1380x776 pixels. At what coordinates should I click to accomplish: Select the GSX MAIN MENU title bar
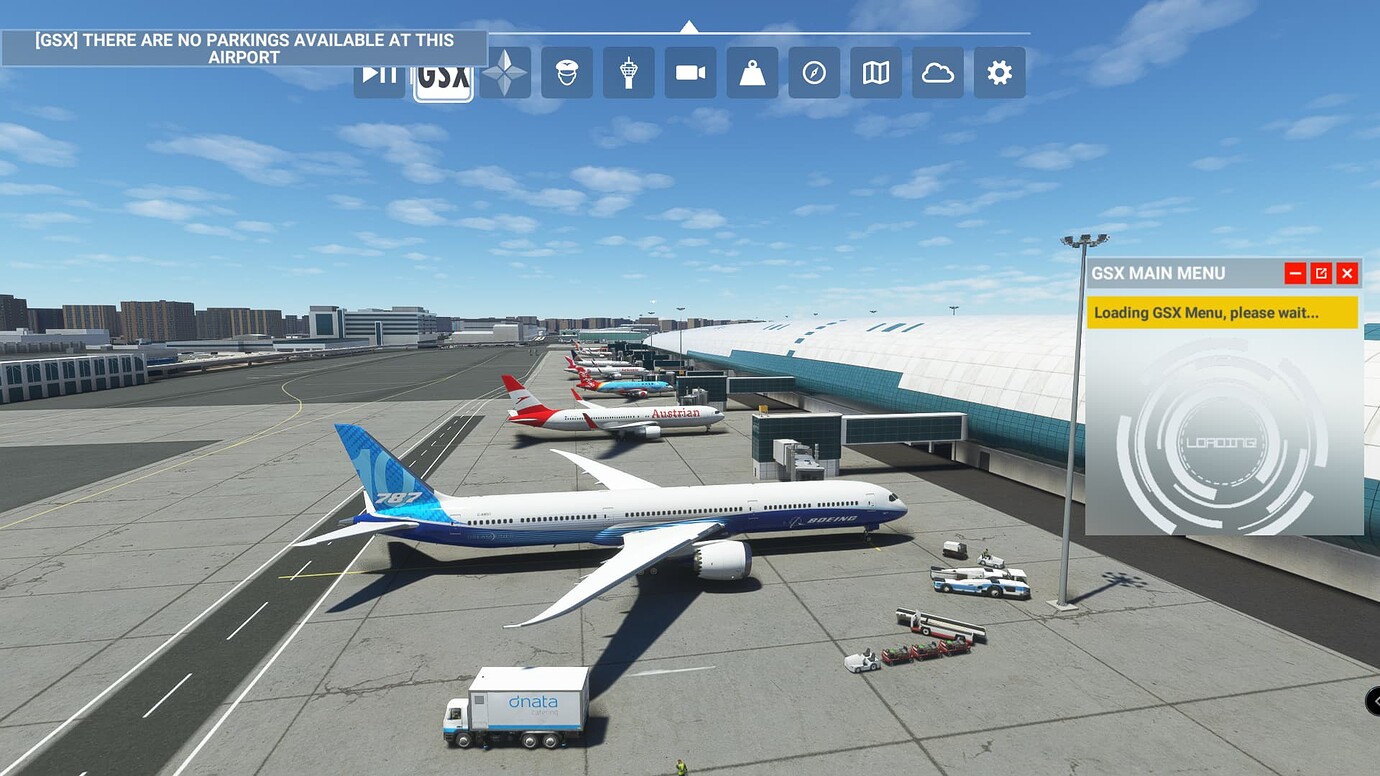click(1160, 273)
